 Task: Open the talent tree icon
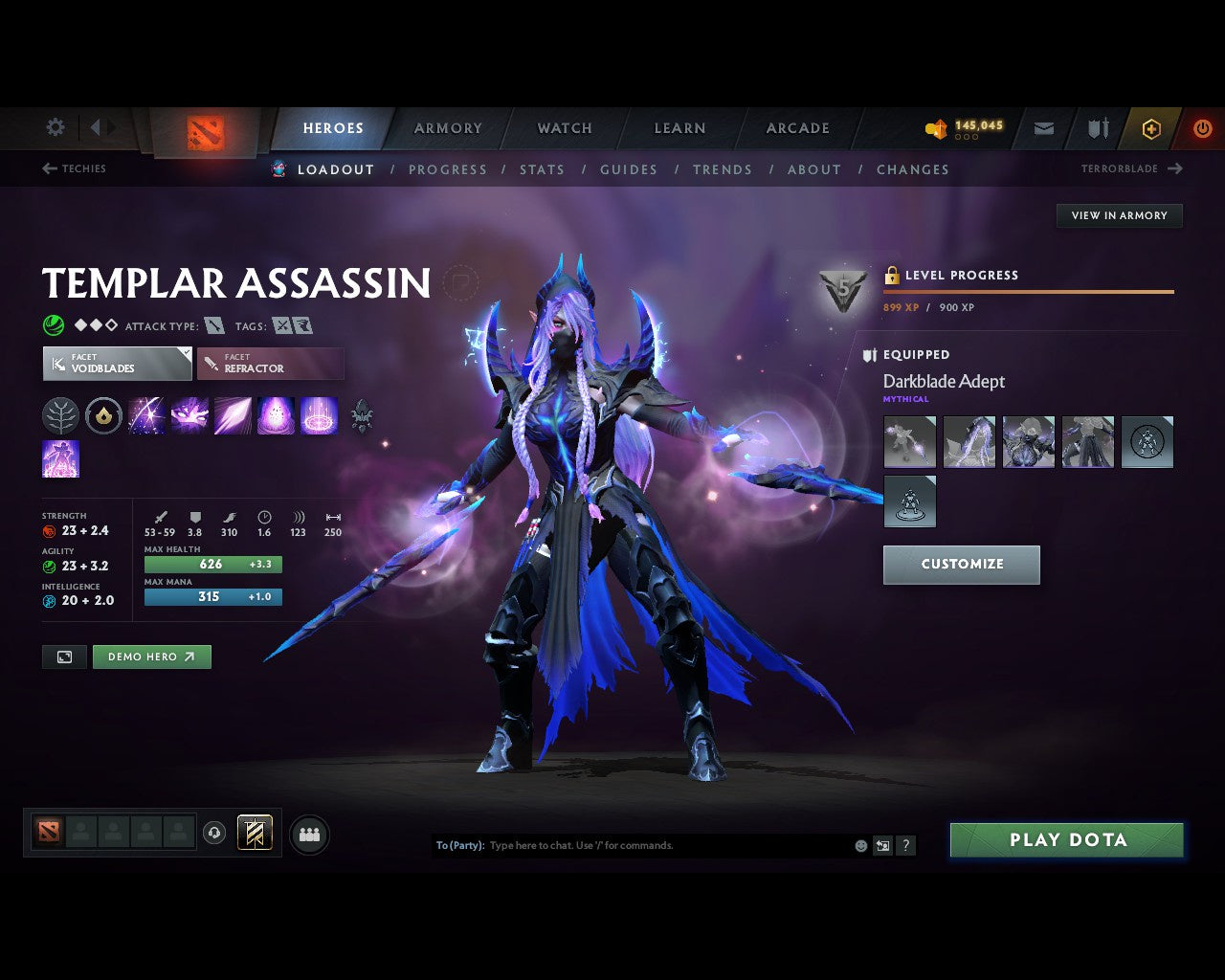(61, 416)
